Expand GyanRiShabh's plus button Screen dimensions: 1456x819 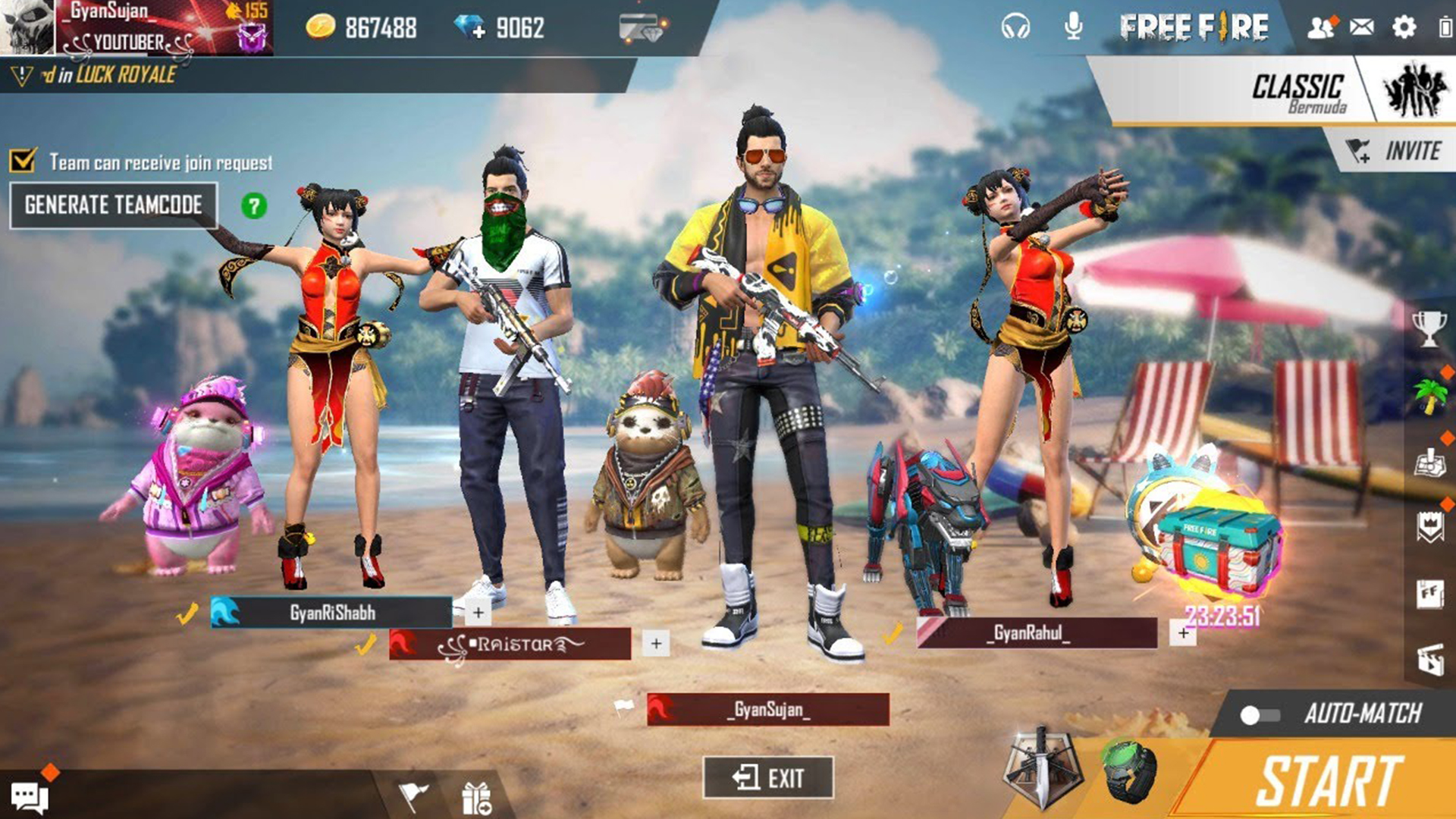(477, 610)
